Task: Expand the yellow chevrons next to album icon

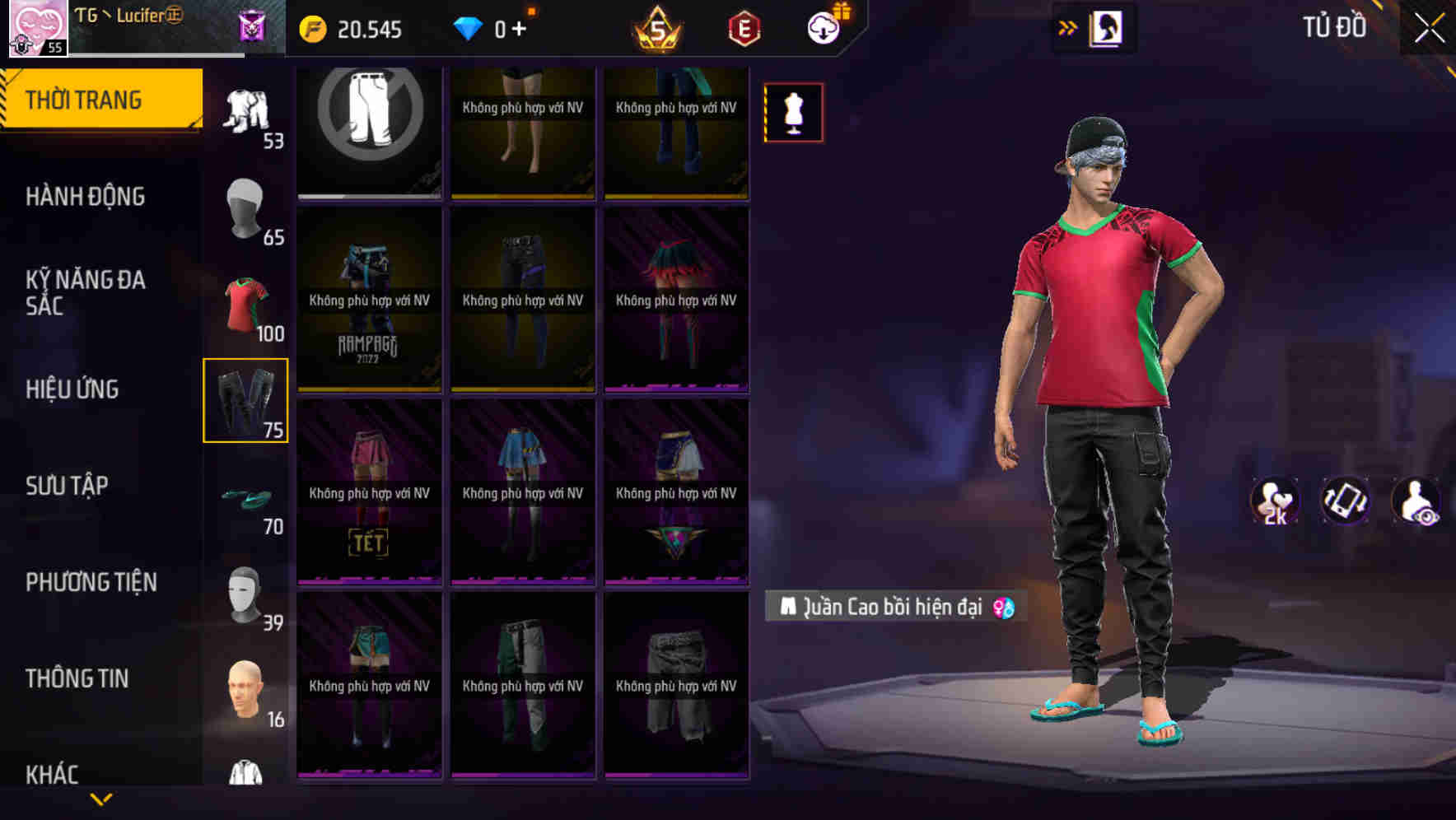Action: pyautogui.click(x=1068, y=27)
